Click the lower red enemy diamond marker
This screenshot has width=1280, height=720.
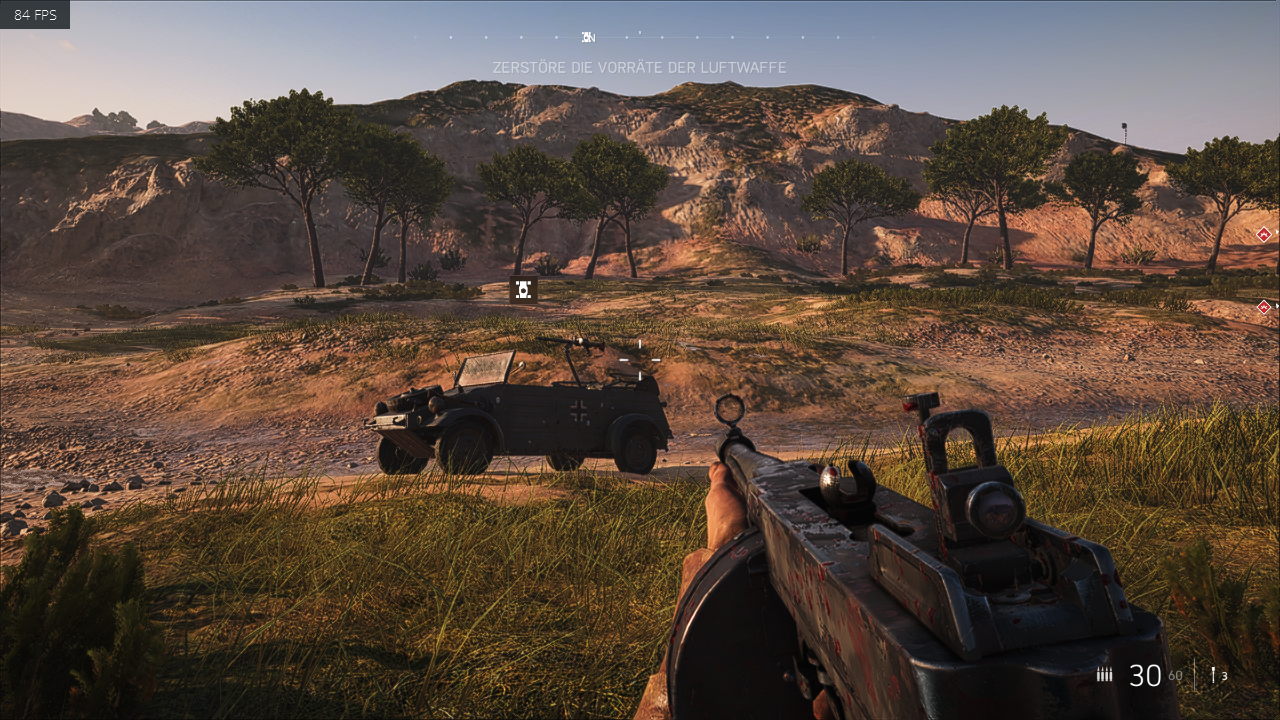coord(1262,307)
